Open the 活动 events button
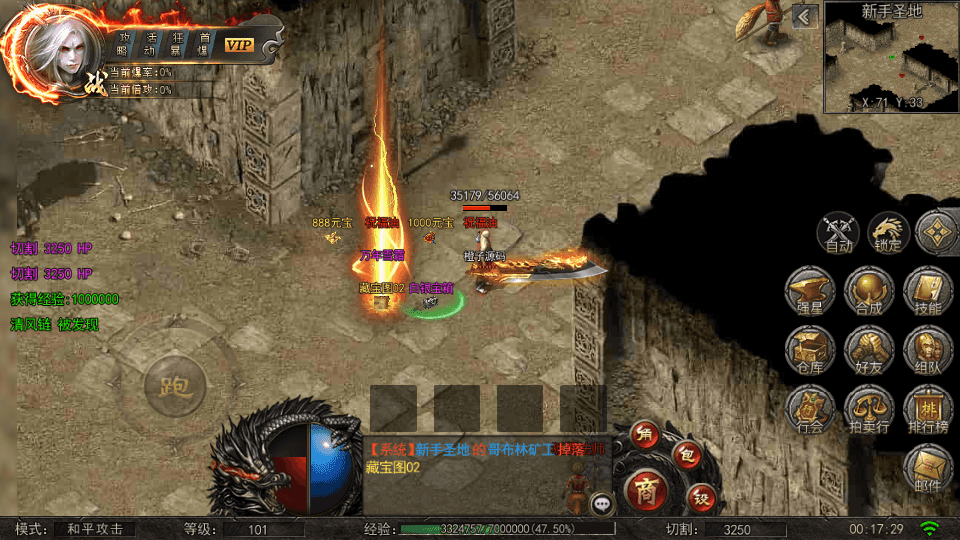The height and width of the screenshot is (540, 960). tap(149, 43)
